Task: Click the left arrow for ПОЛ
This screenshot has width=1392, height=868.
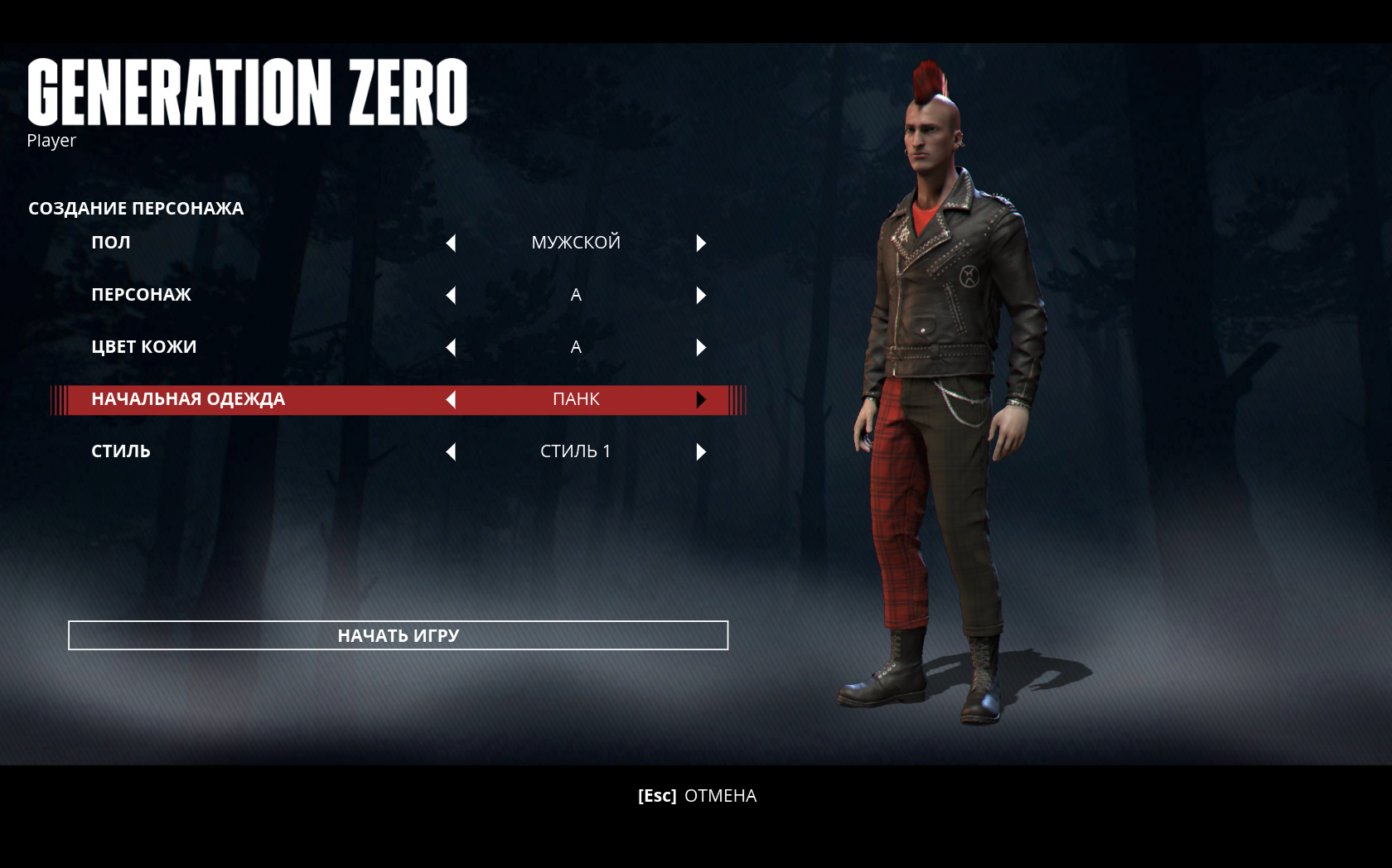Action: (451, 243)
